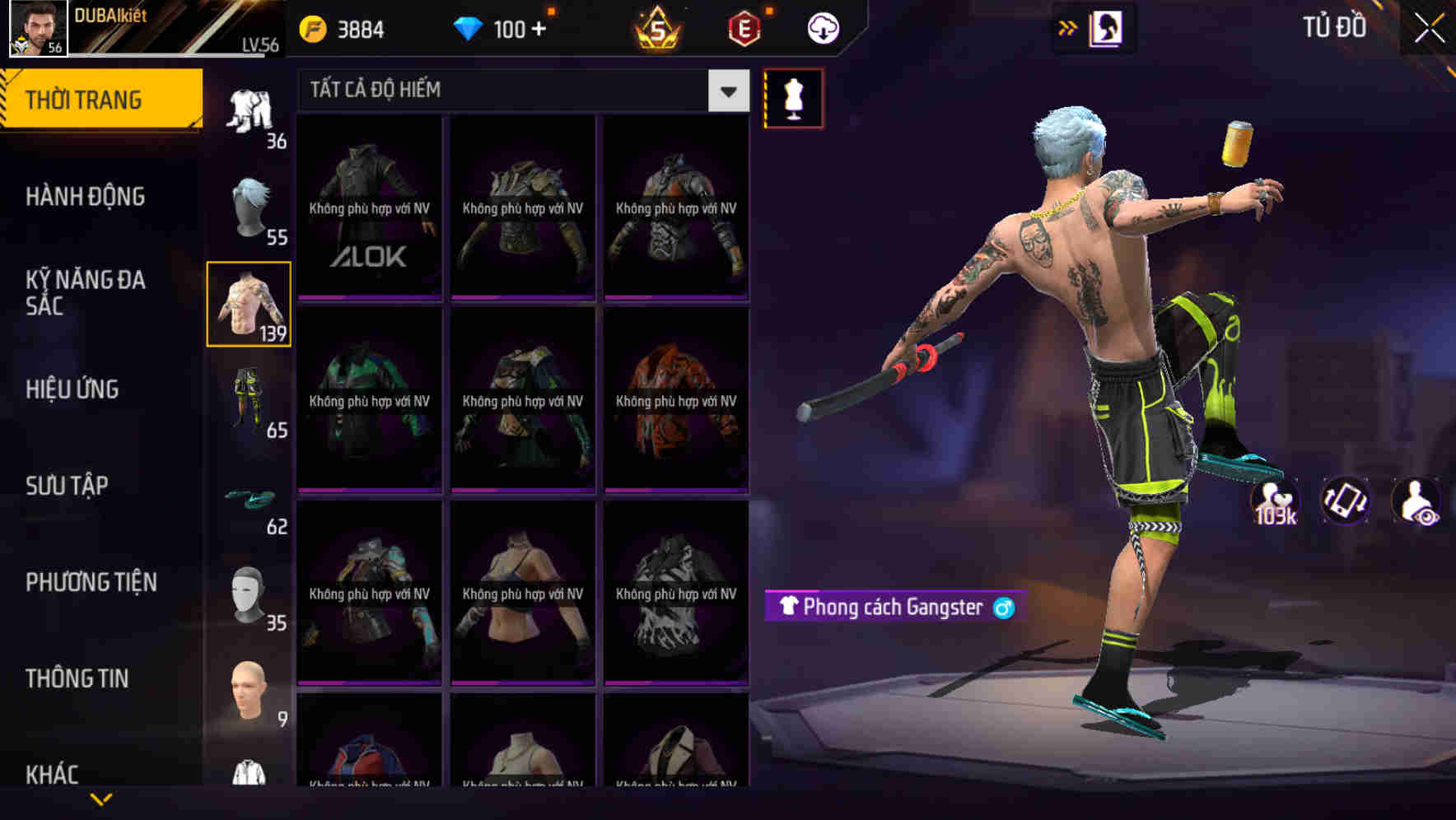Select the ALOK jacket item thumbnail
The width and height of the screenshot is (1456, 820).
tap(368, 207)
